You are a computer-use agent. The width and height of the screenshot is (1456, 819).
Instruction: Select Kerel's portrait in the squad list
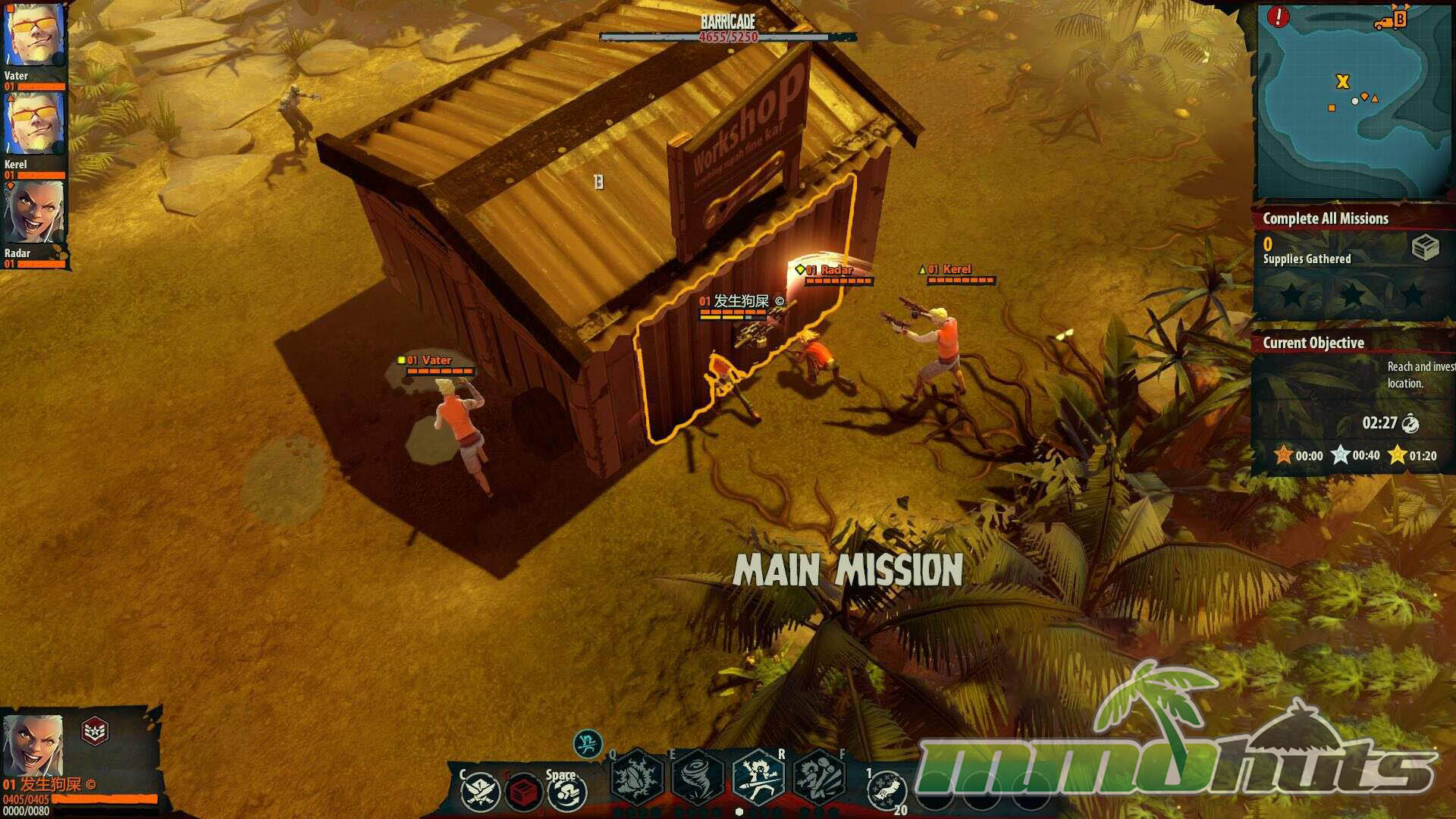34,125
